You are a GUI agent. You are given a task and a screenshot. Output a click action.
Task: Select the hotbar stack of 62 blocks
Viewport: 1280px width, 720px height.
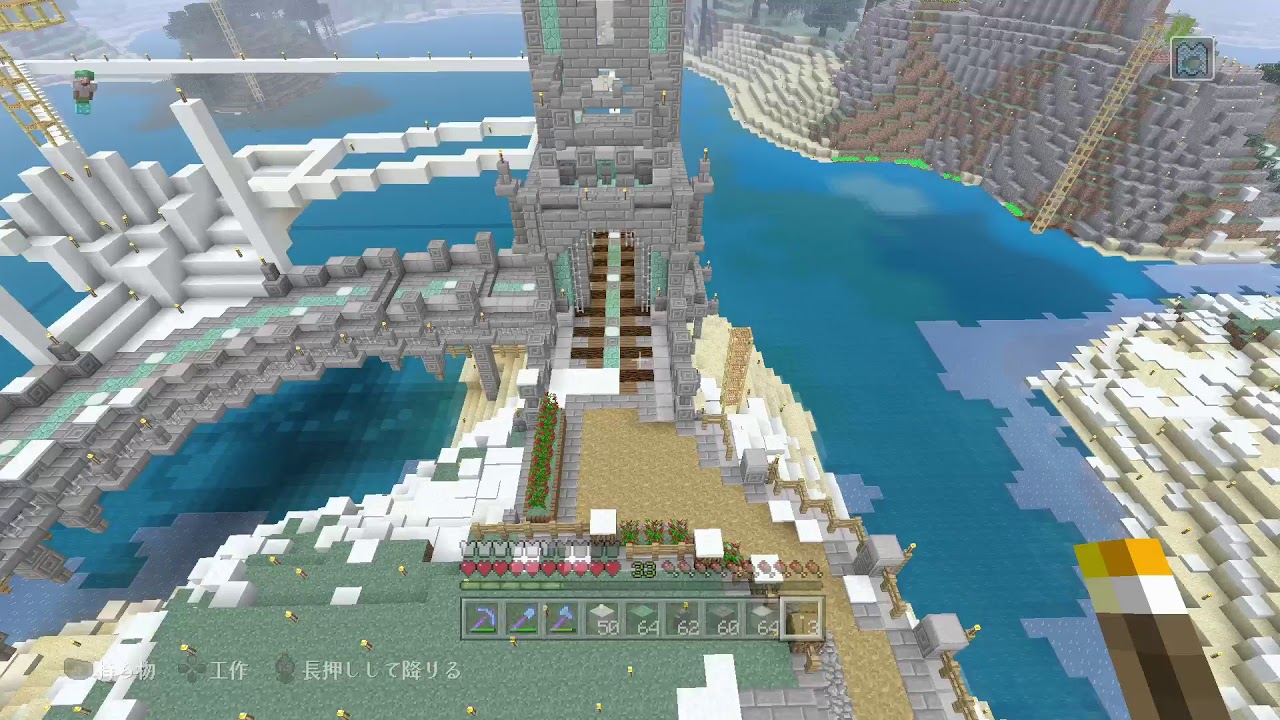point(682,619)
